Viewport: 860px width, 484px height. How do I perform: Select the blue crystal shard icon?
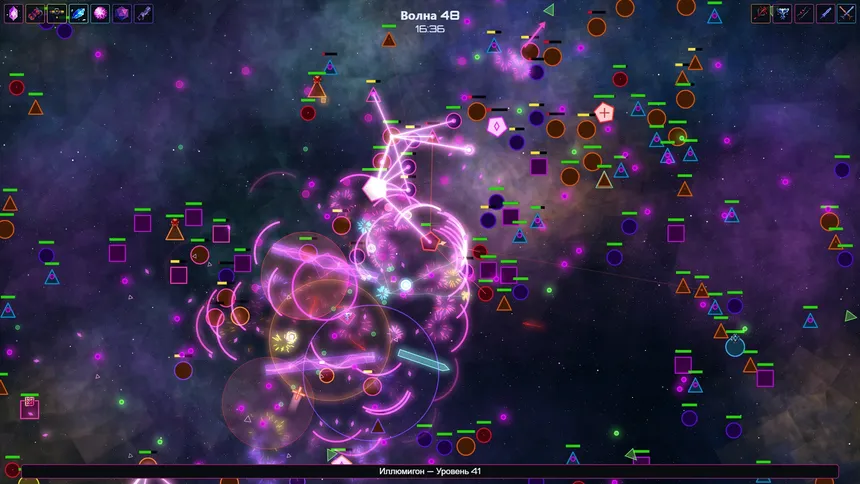point(79,14)
